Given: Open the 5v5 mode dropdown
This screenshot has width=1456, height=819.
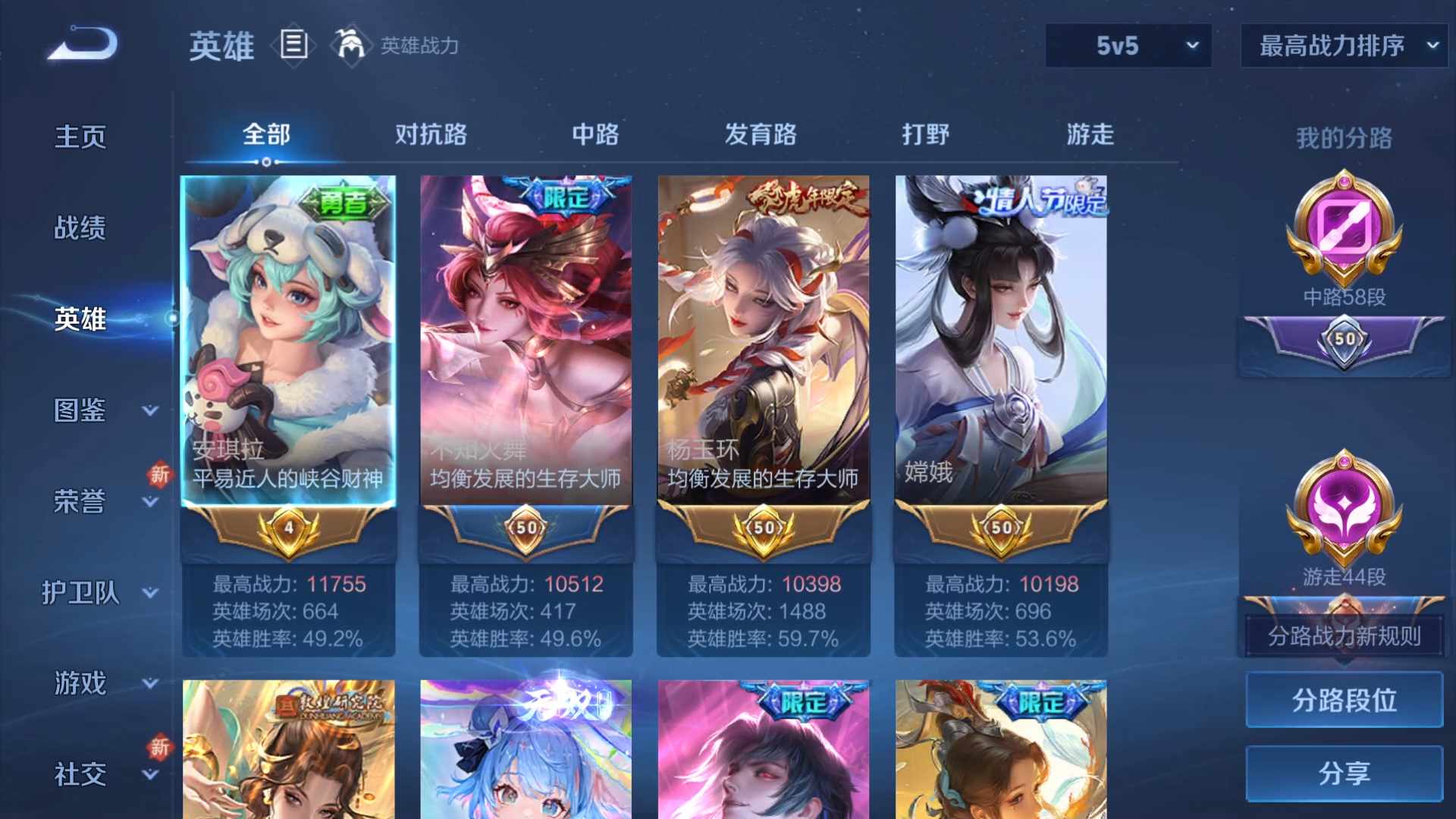Looking at the screenshot, I should (1128, 45).
